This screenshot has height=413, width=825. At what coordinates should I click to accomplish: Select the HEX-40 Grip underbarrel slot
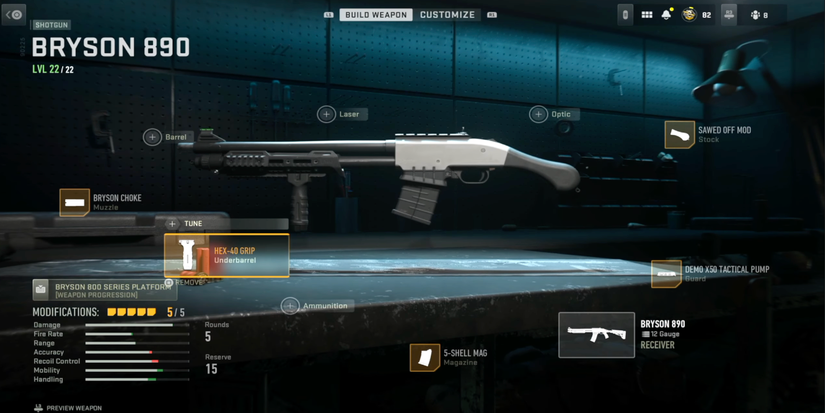pos(227,256)
